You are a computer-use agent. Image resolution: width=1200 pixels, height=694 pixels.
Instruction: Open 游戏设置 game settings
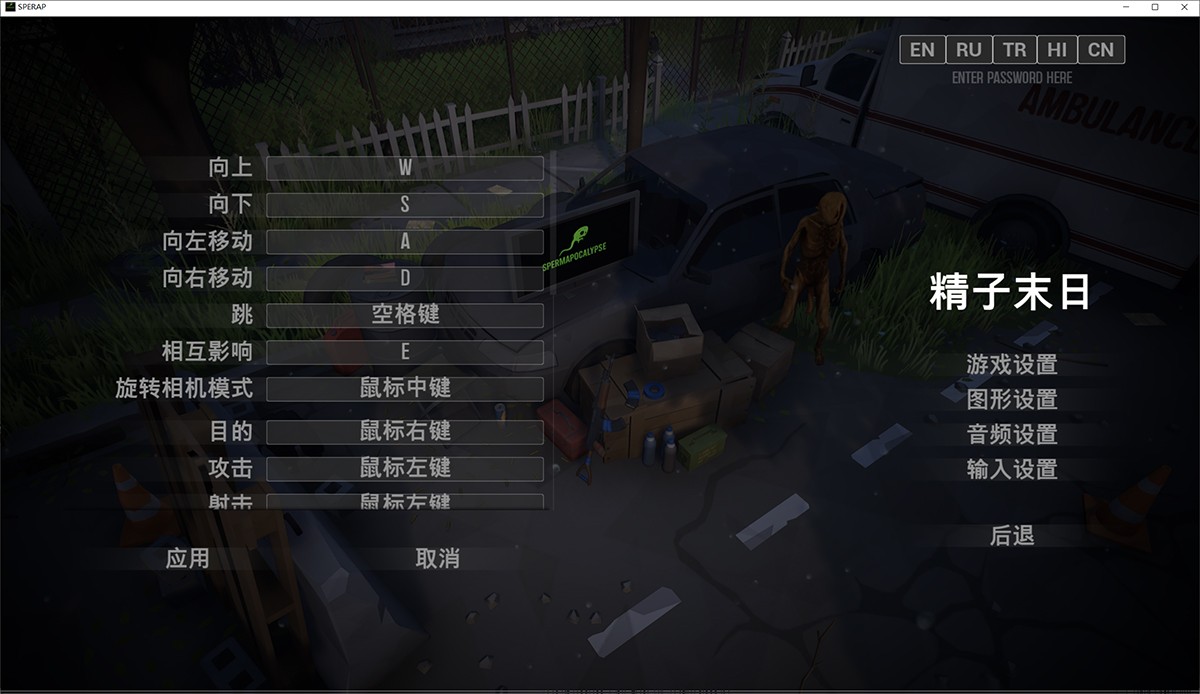pos(1012,365)
